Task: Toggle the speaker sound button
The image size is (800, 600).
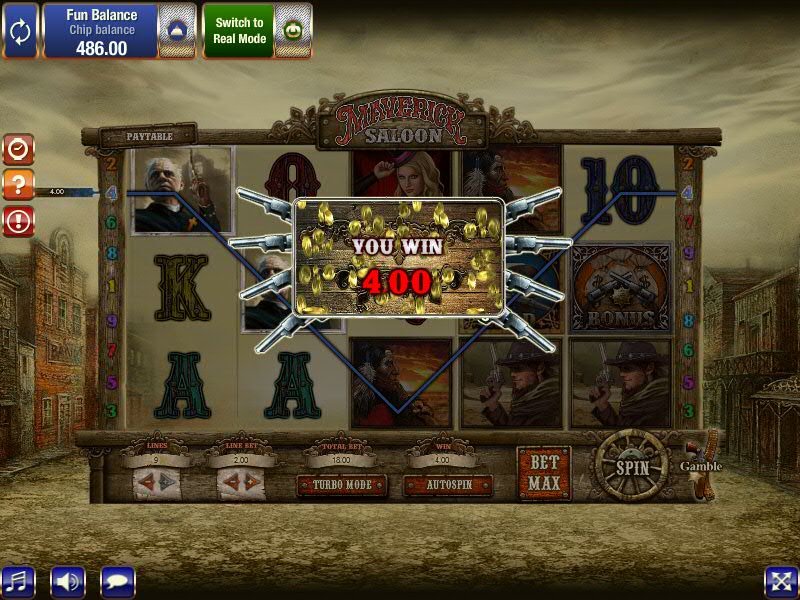Action: point(68,581)
